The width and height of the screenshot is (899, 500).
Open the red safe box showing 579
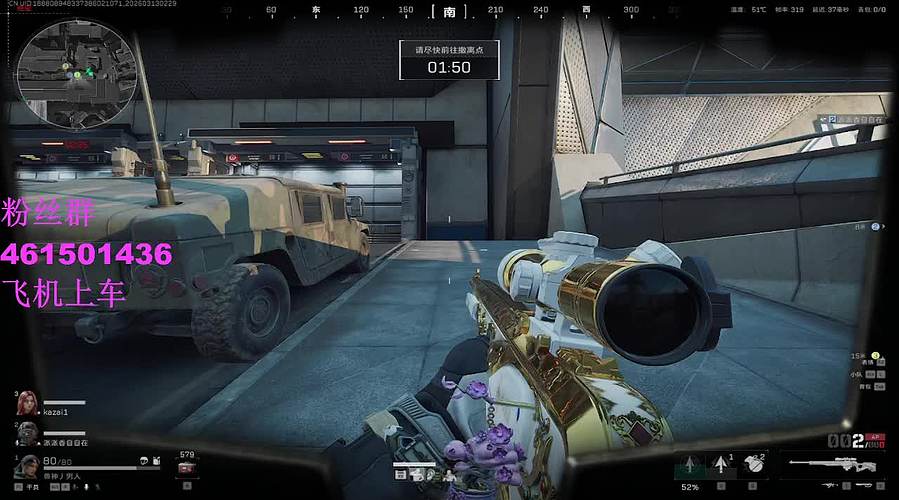pos(185,466)
